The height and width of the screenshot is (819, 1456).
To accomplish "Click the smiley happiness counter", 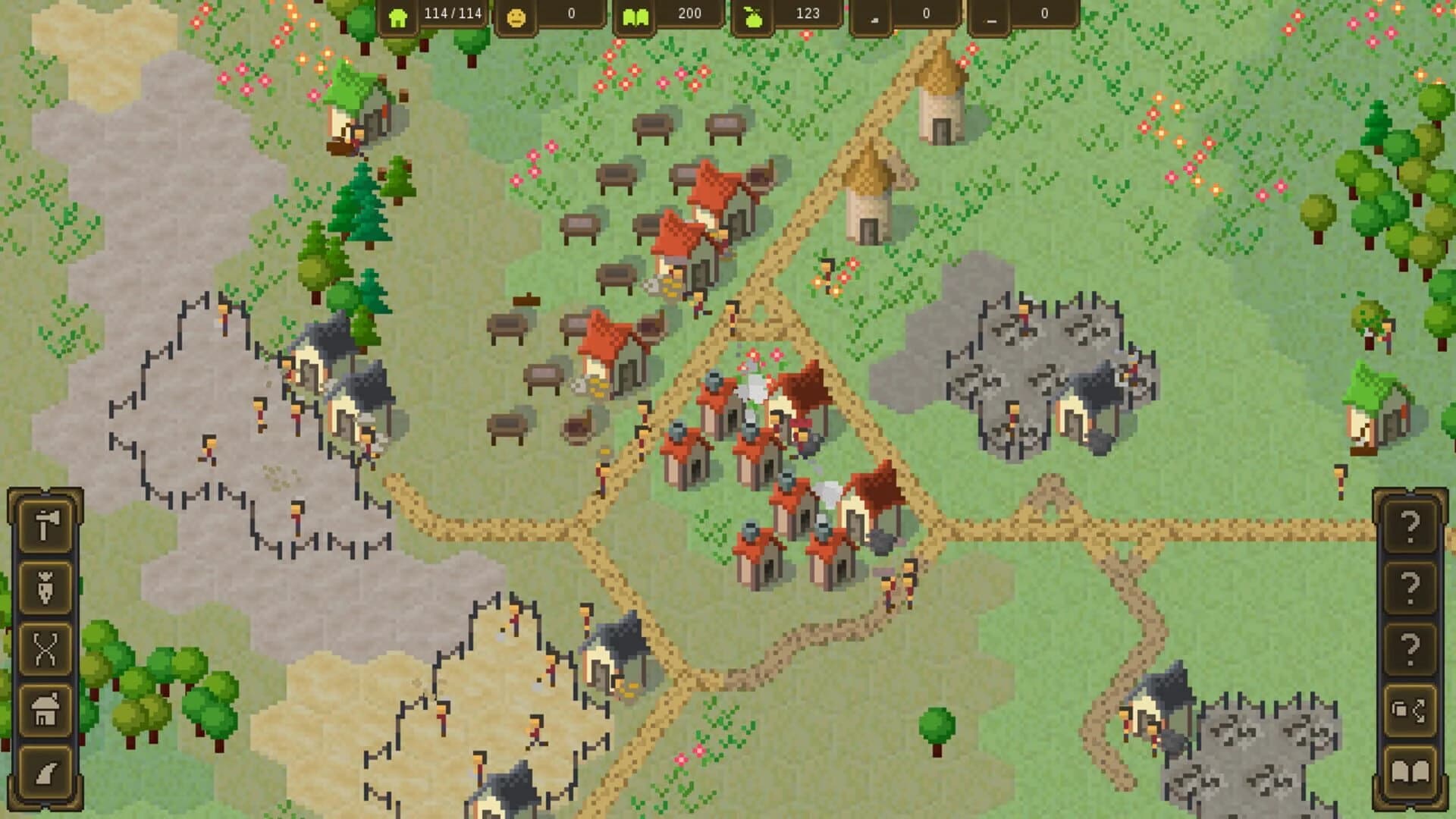I will (x=516, y=15).
